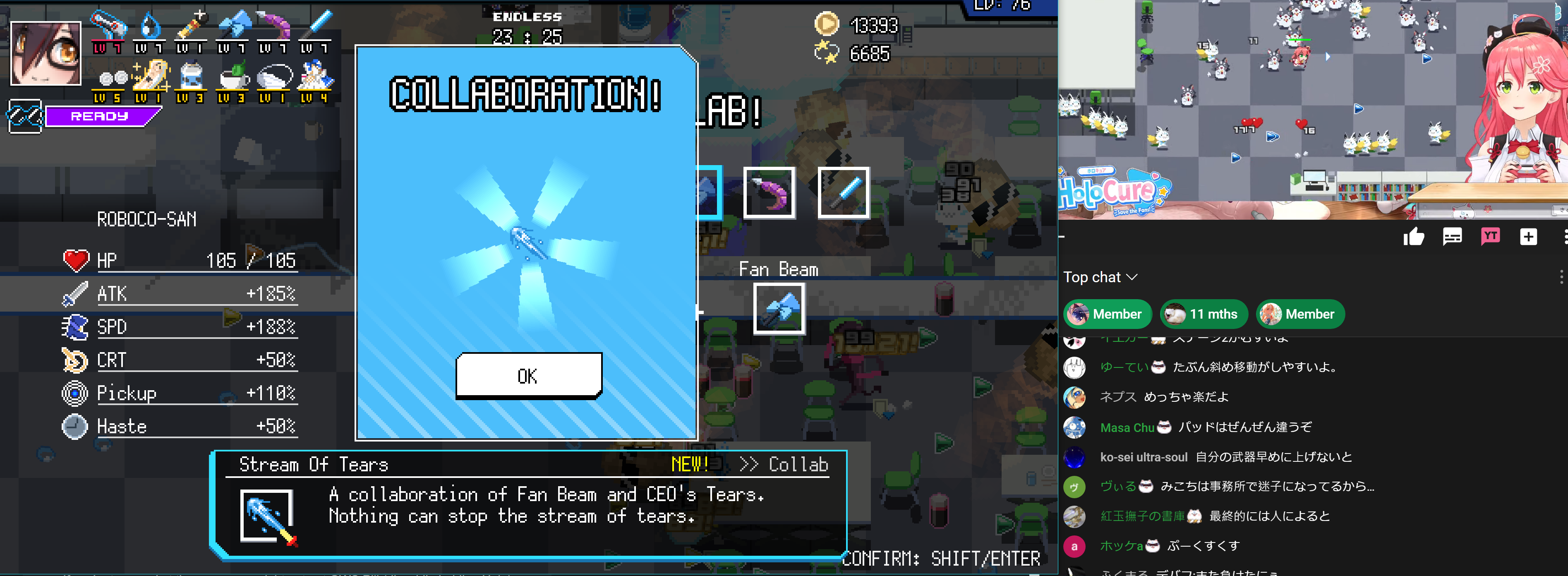Click the Stream Of Tears collab icon
The width and height of the screenshot is (1568, 576).
pyautogui.click(x=267, y=516)
